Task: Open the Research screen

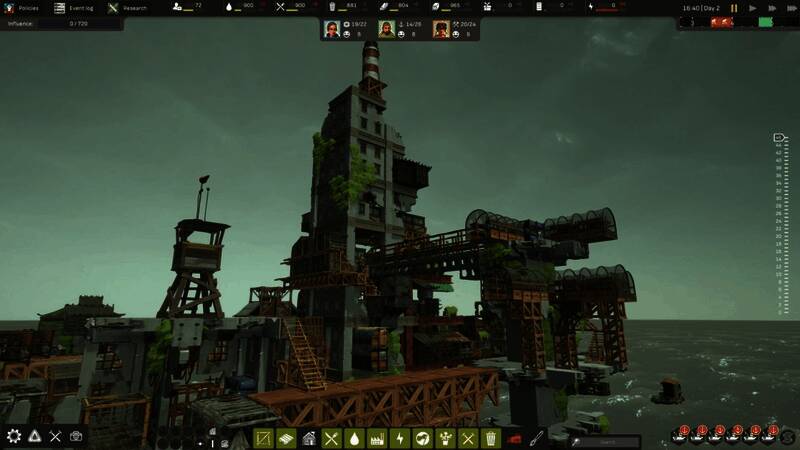Action: coord(127,7)
